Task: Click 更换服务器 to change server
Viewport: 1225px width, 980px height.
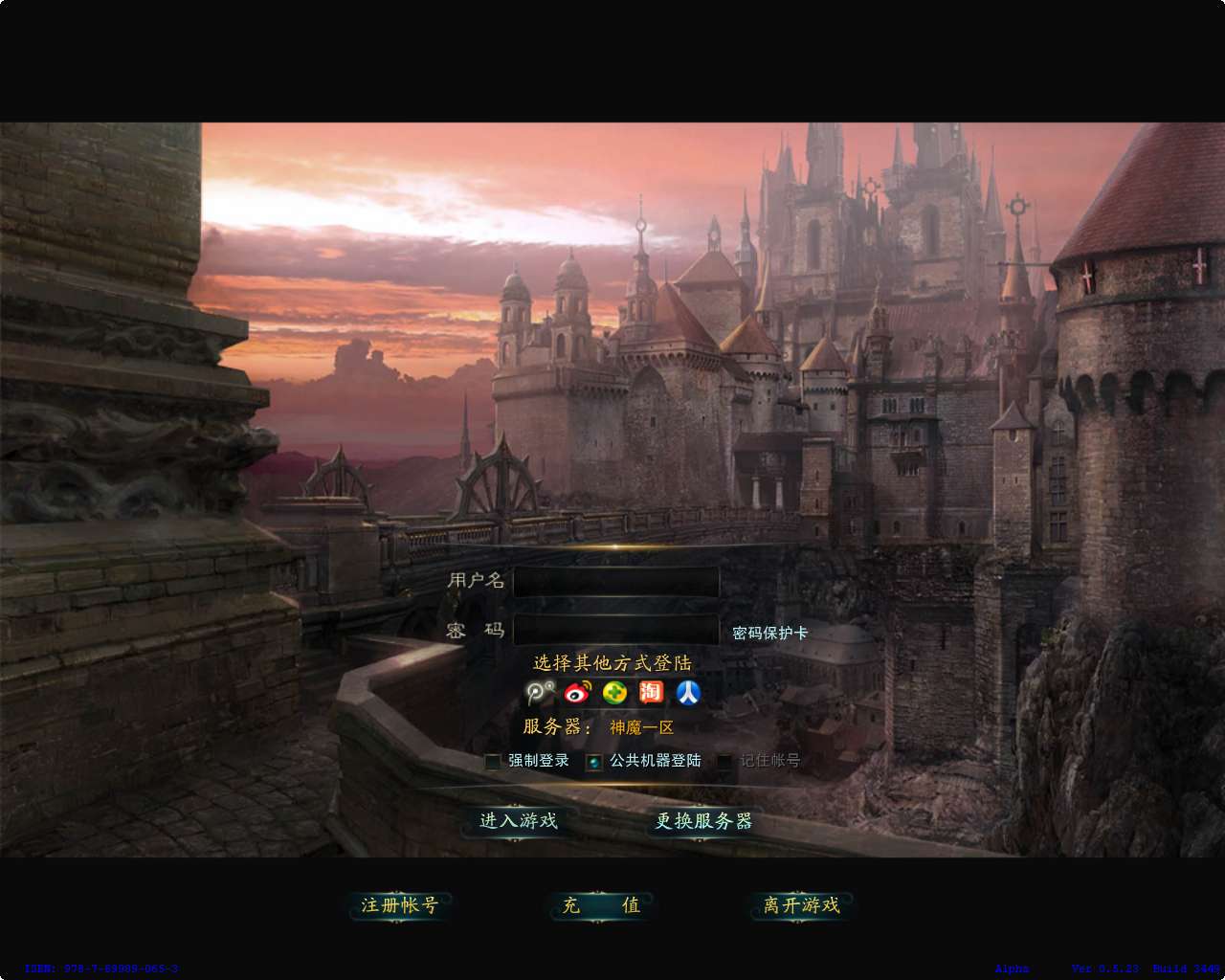Action: [x=704, y=821]
